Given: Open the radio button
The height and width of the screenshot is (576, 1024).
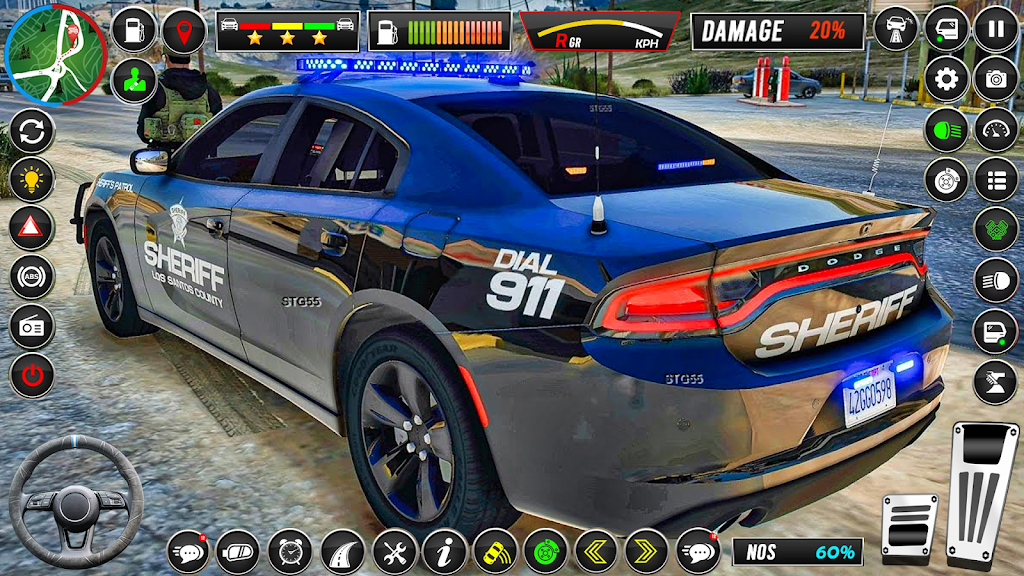Looking at the screenshot, I should point(32,326).
